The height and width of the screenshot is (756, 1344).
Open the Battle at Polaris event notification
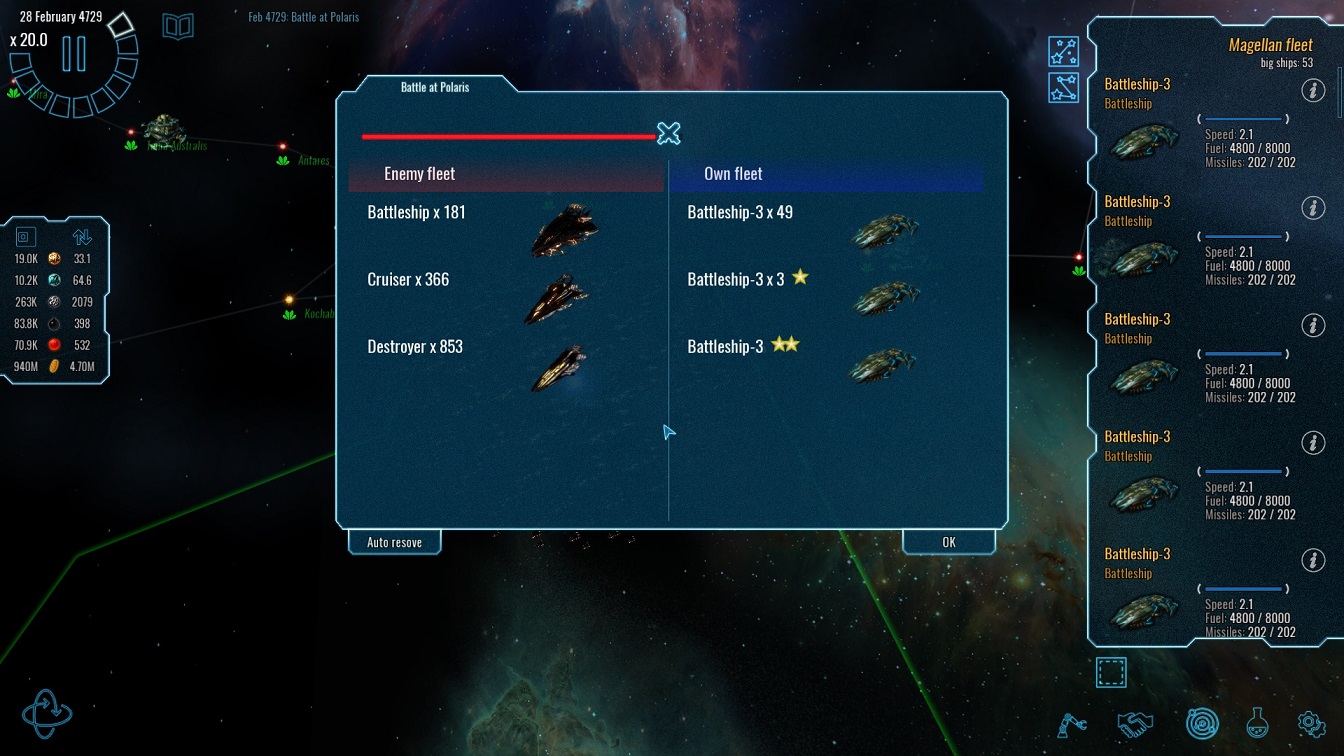point(303,17)
